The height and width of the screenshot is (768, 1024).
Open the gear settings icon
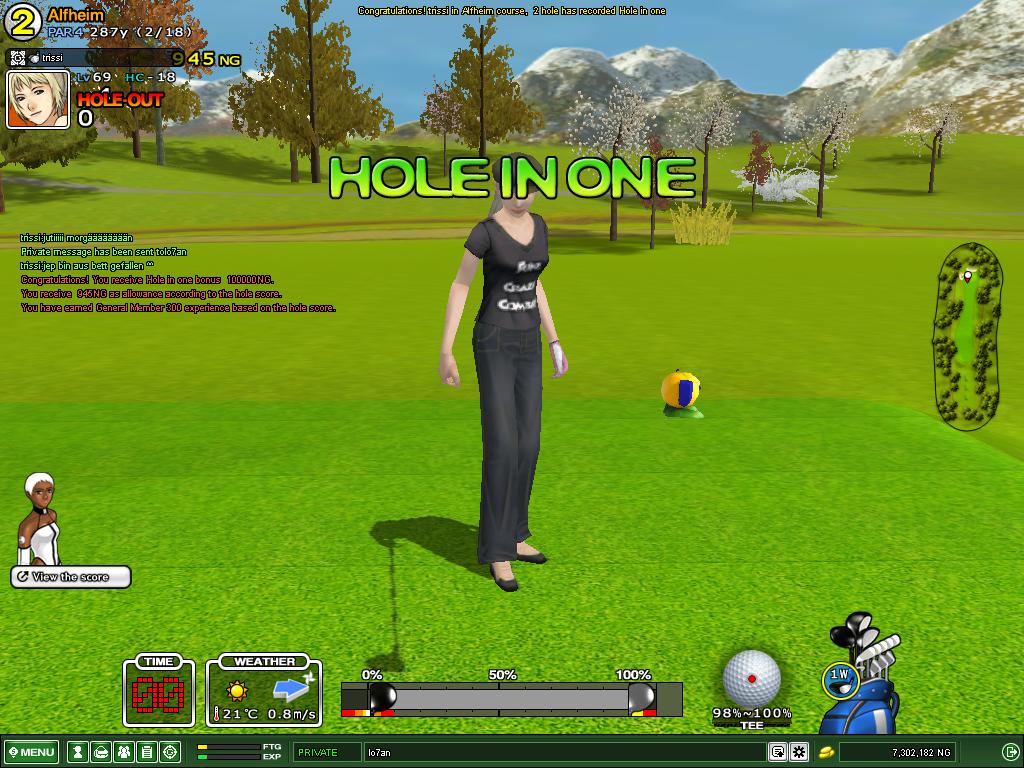click(799, 752)
